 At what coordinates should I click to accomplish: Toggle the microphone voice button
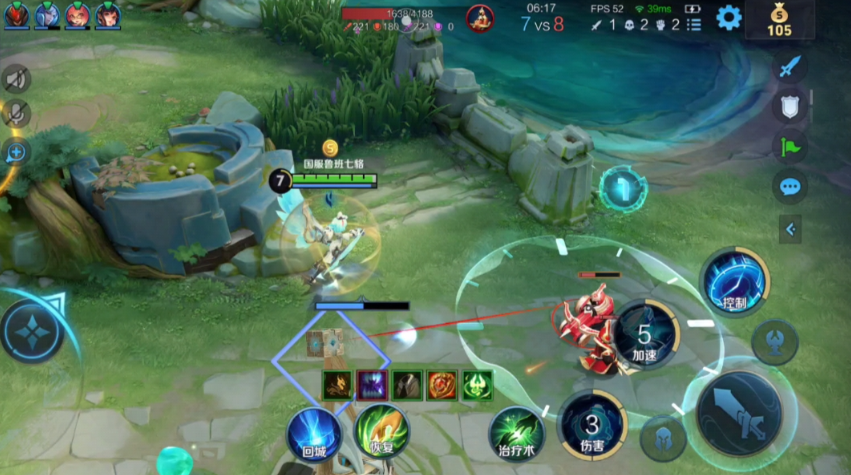click(16, 114)
